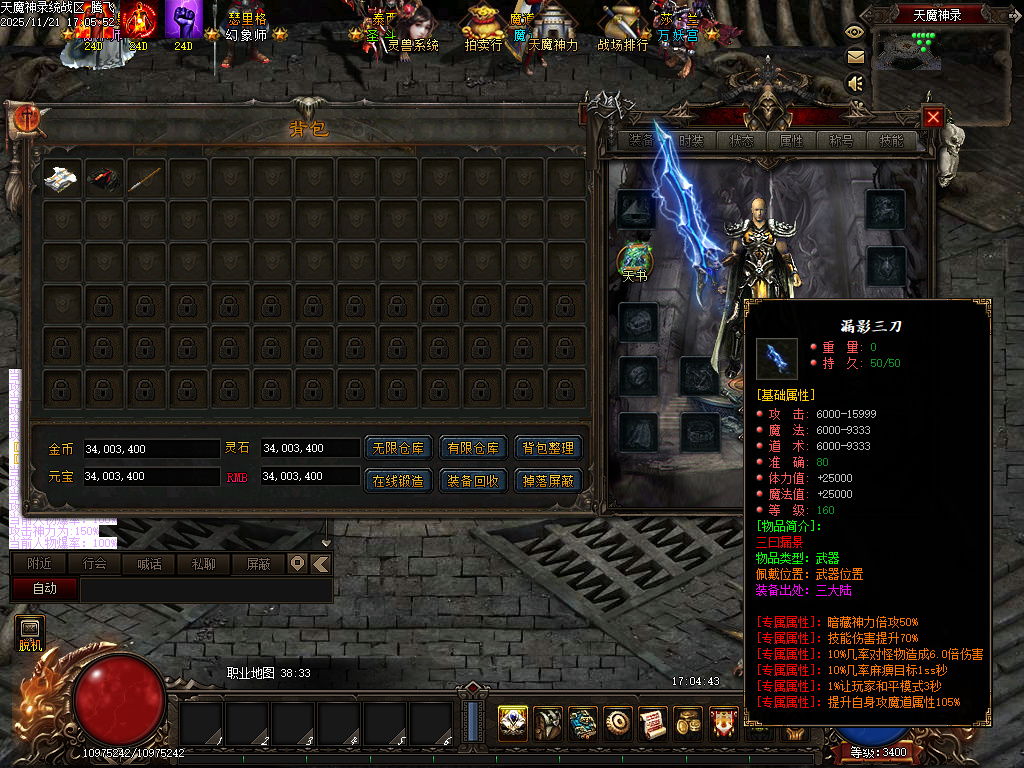Toggle the 自动 button

(x=45, y=589)
